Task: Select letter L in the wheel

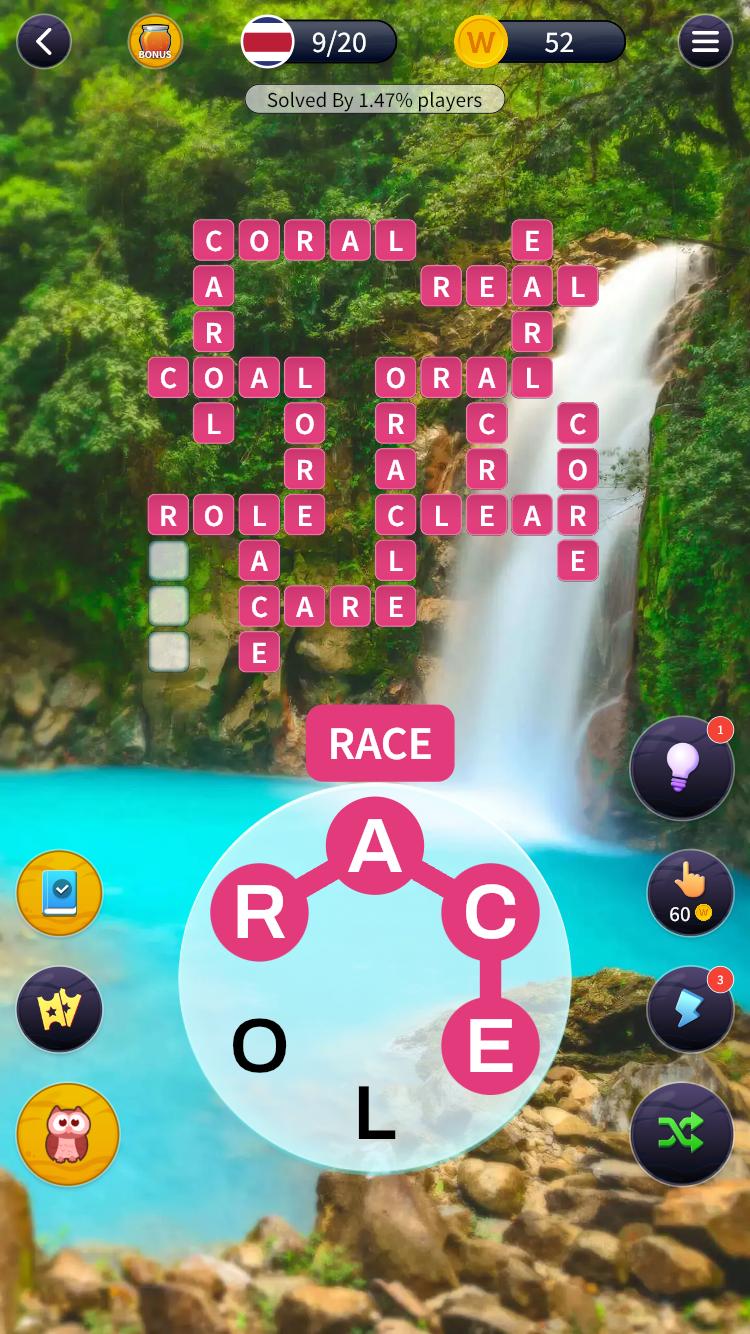Action: (x=375, y=1113)
